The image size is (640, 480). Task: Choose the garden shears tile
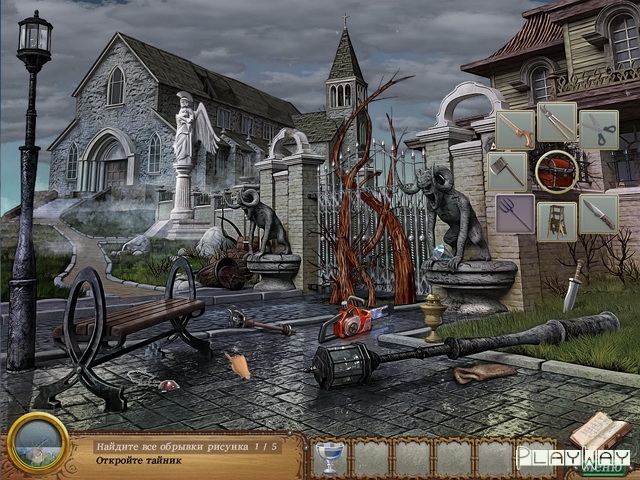tap(557, 123)
